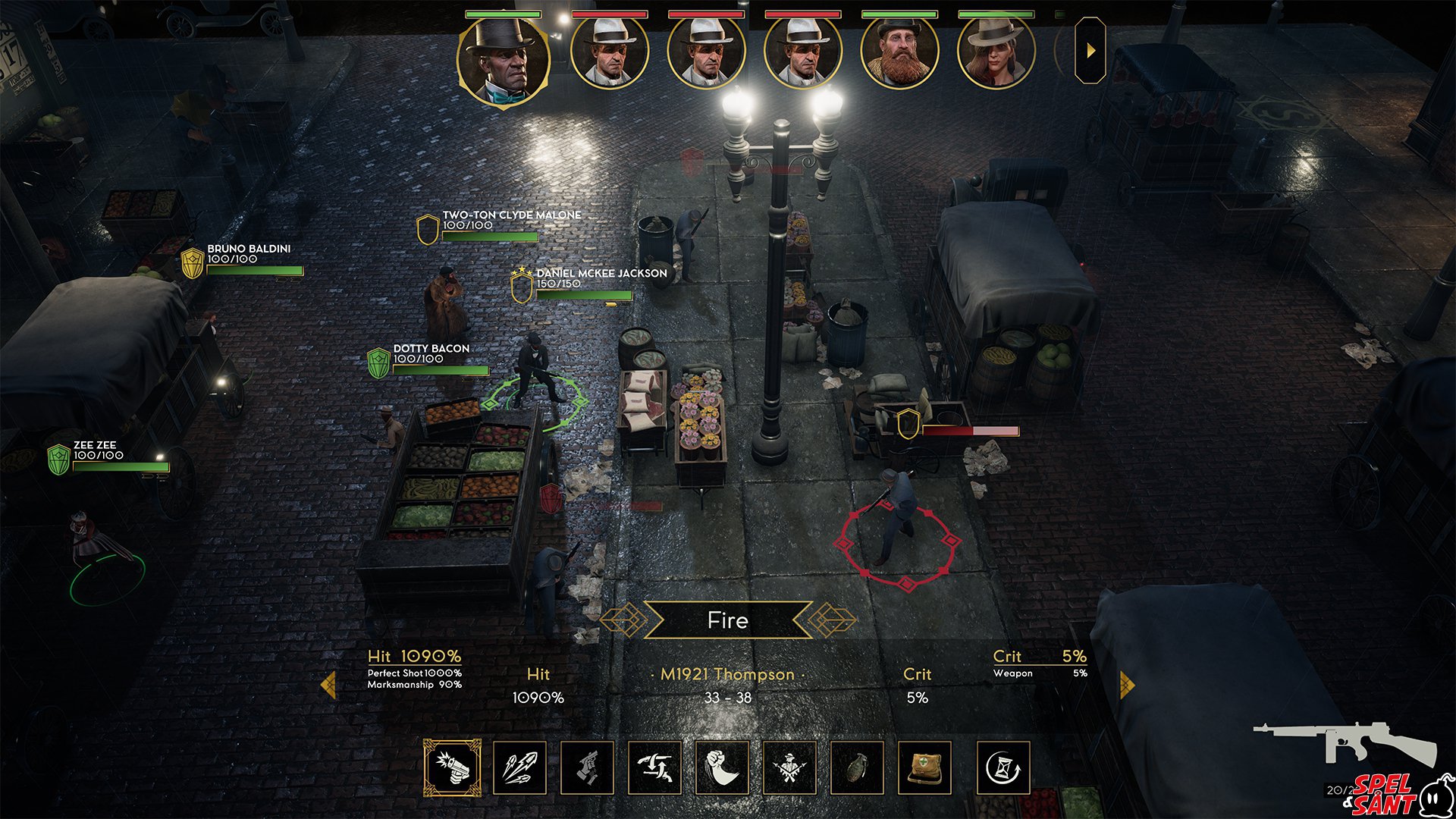The image size is (1456, 819).
Task: Select the pistol shoot ability
Action: (452, 768)
